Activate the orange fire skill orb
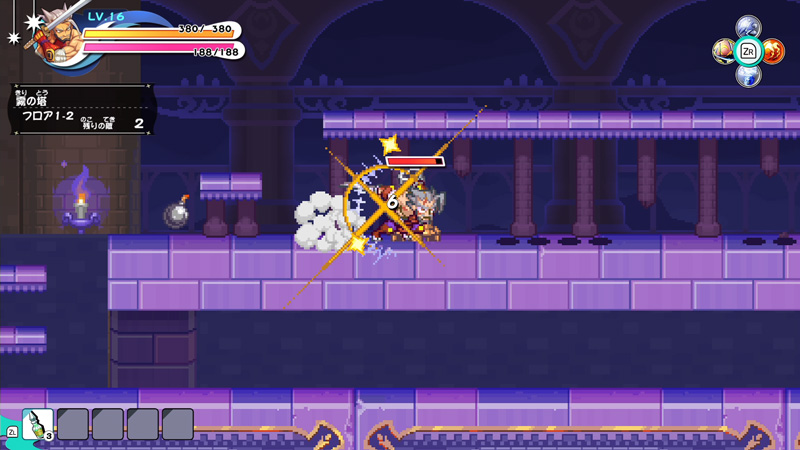The height and width of the screenshot is (450, 800). pos(773,50)
